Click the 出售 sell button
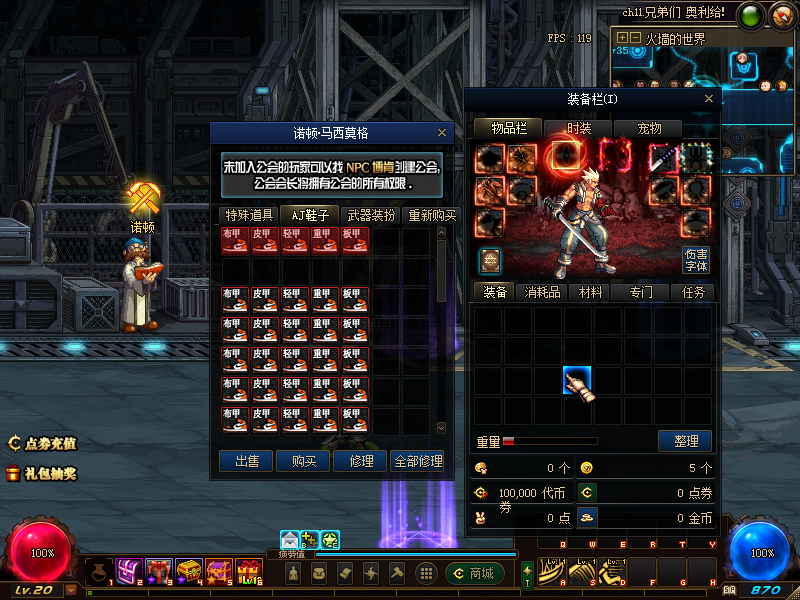 coord(246,461)
